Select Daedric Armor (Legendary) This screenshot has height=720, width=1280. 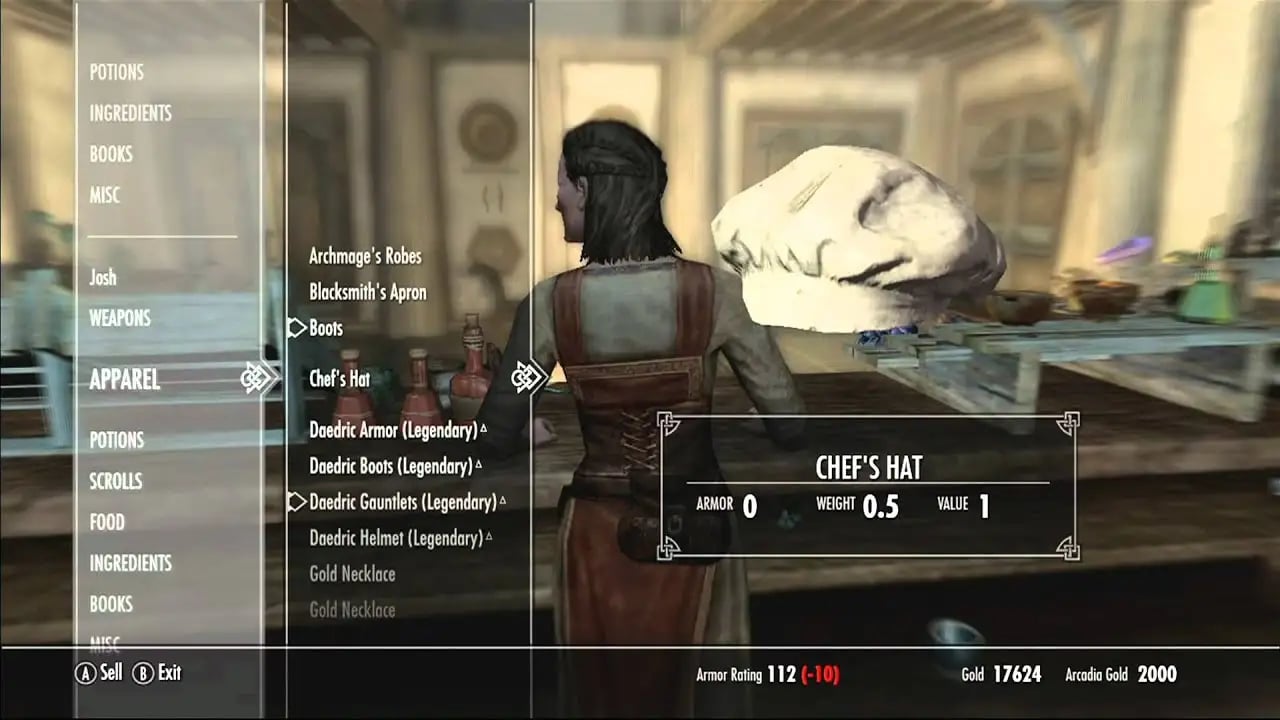click(393, 430)
